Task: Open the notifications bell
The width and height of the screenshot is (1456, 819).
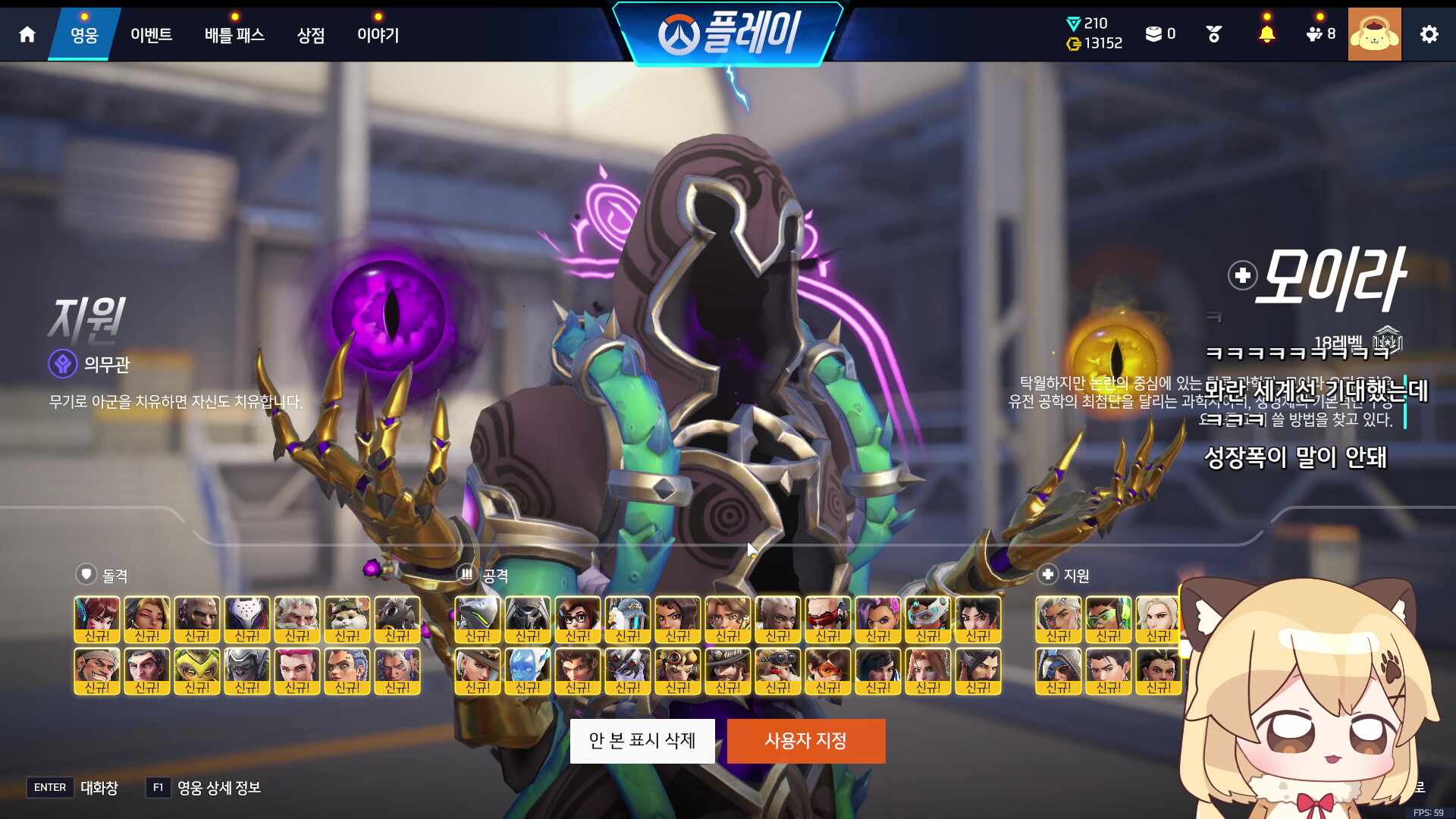Action: 1266,34
